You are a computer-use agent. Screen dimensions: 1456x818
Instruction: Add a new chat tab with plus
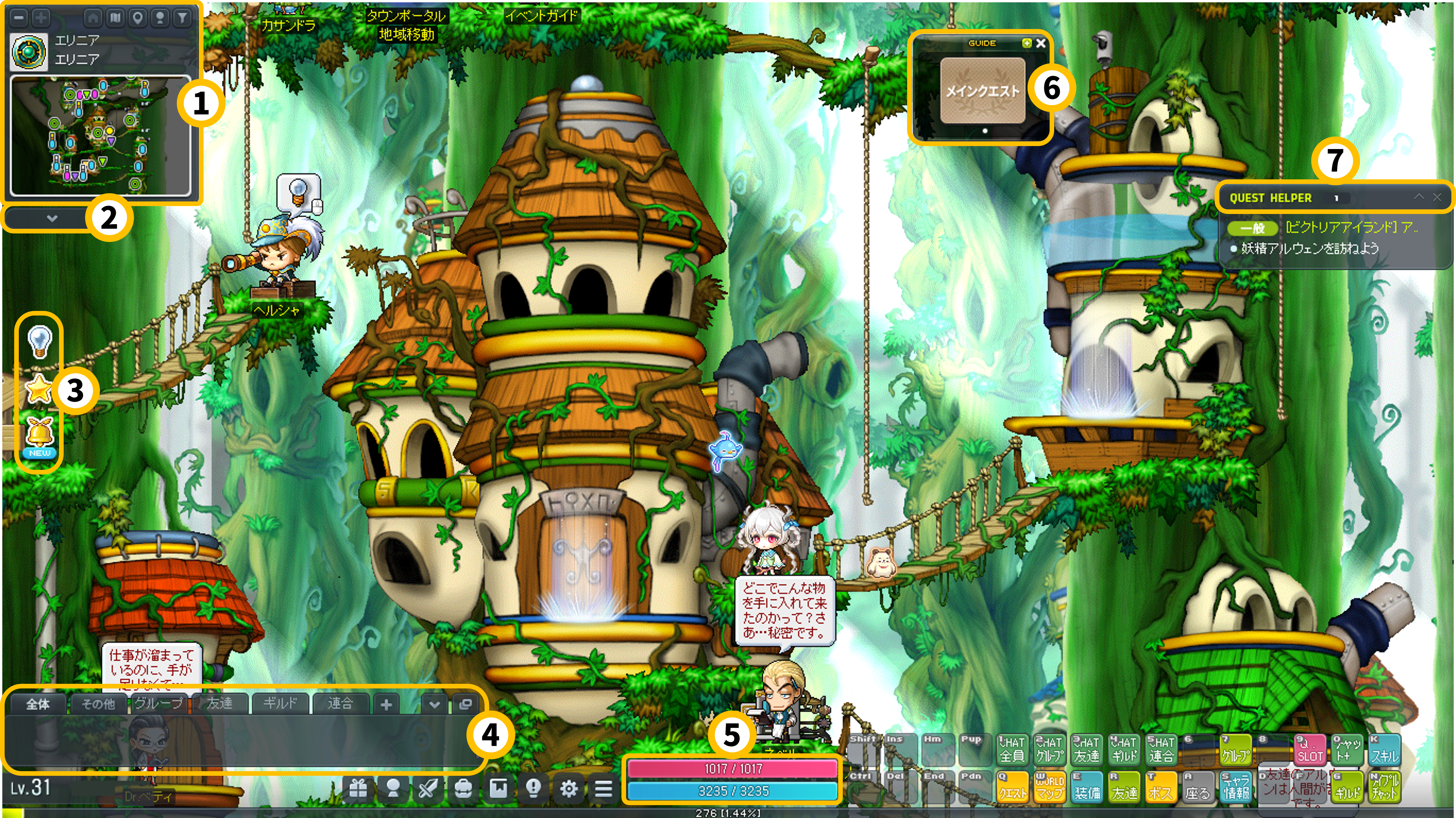[x=387, y=705]
